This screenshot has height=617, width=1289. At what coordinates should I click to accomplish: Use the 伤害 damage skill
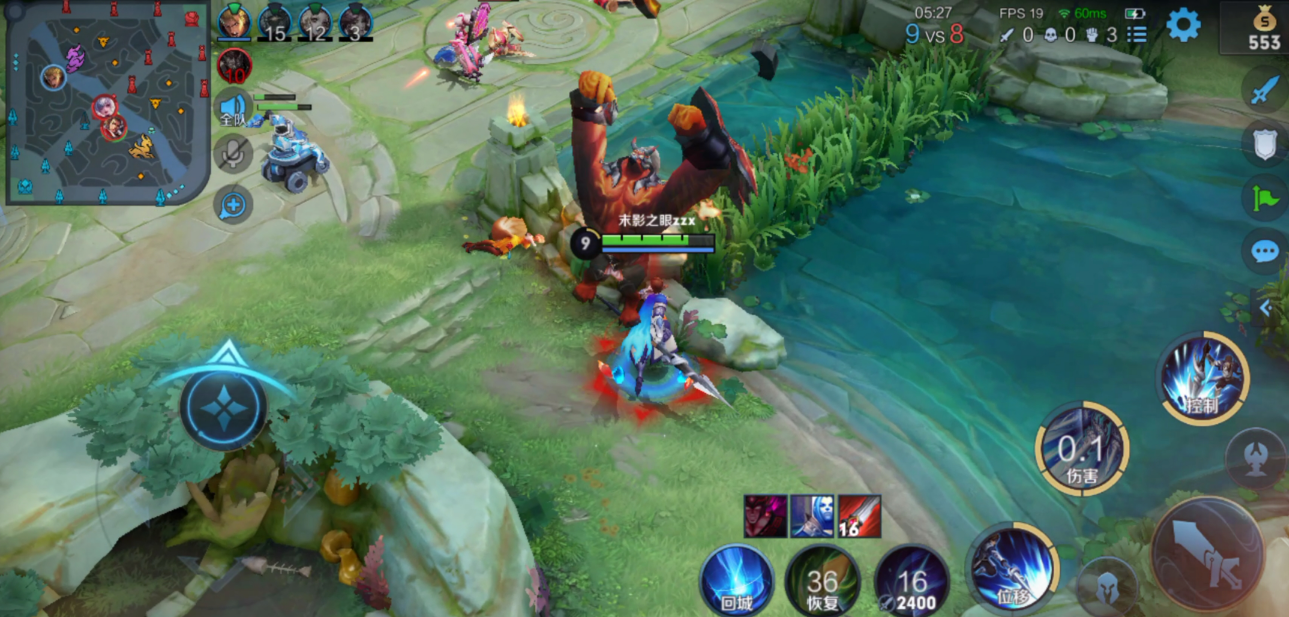tap(1081, 449)
